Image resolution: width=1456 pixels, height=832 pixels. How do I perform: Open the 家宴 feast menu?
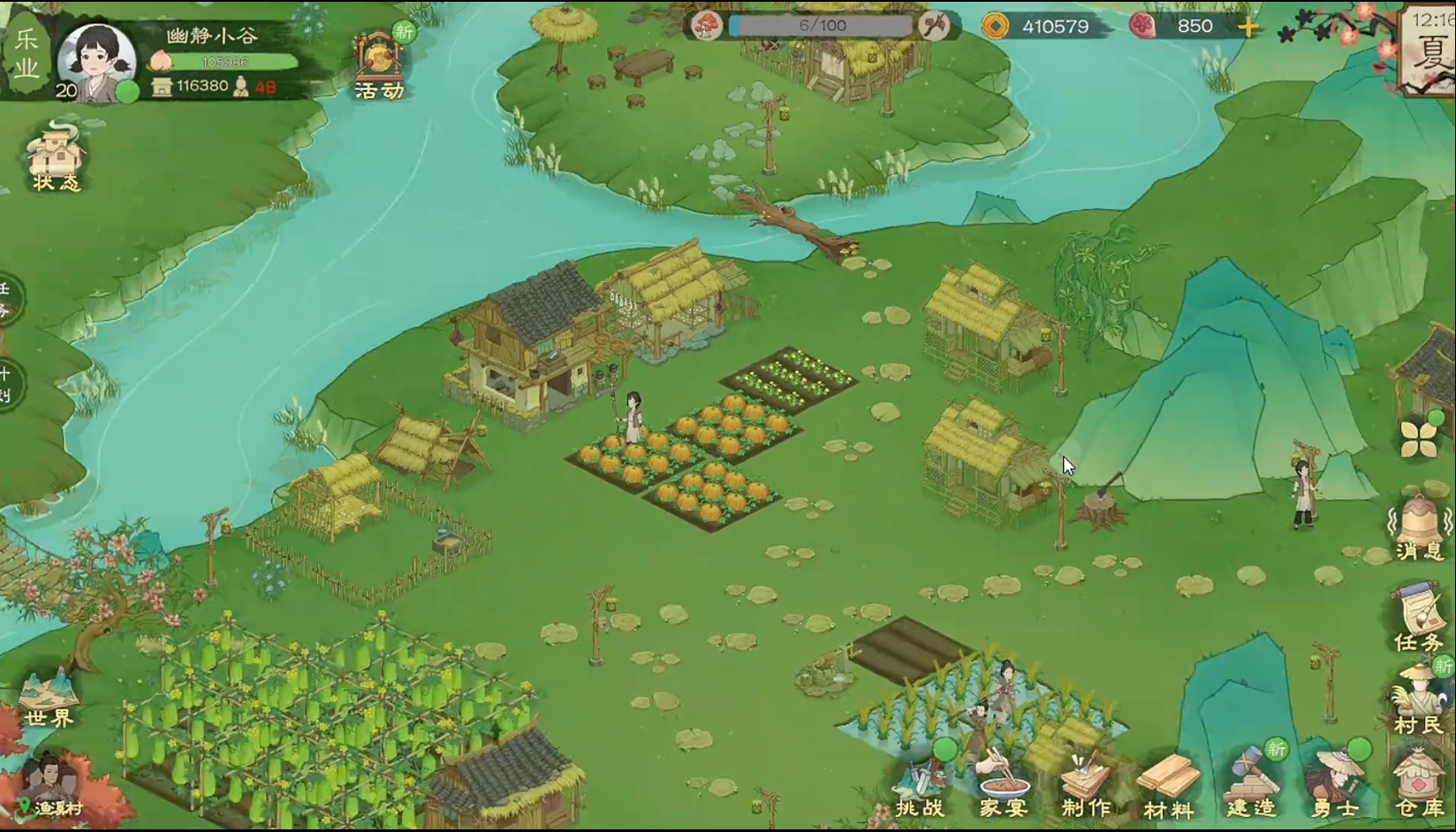click(1003, 786)
